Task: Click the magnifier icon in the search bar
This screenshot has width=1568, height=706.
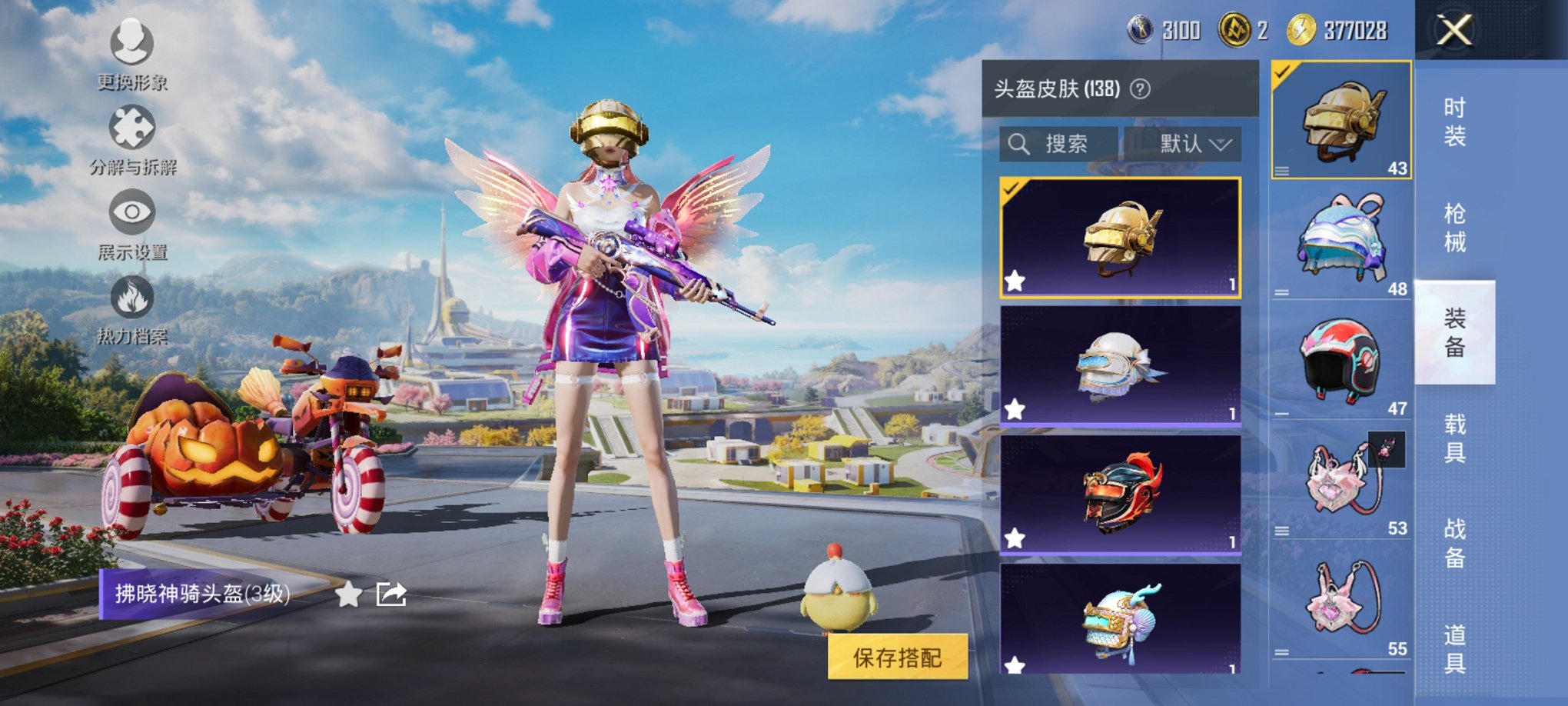Action: pos(1021,142)
